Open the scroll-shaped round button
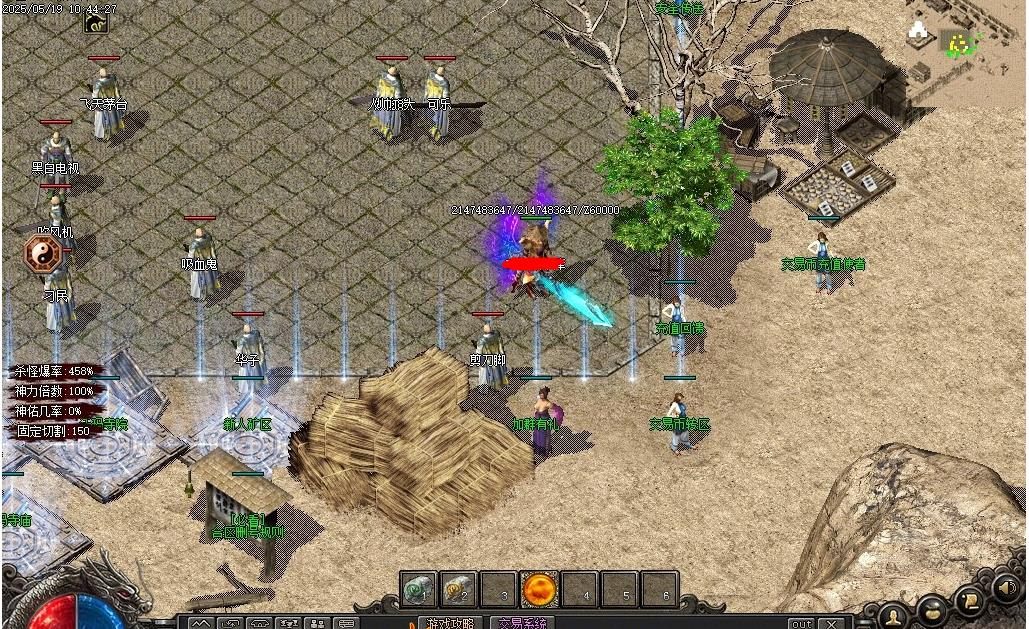Viewport: 1029px width, 629px height. 969,600
